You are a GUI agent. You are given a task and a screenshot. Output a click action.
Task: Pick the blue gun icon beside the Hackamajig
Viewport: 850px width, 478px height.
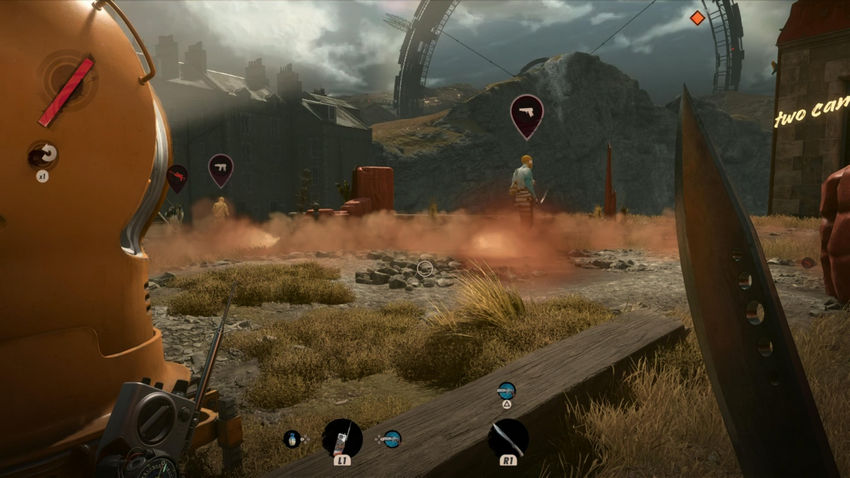(x=390, y=438)
